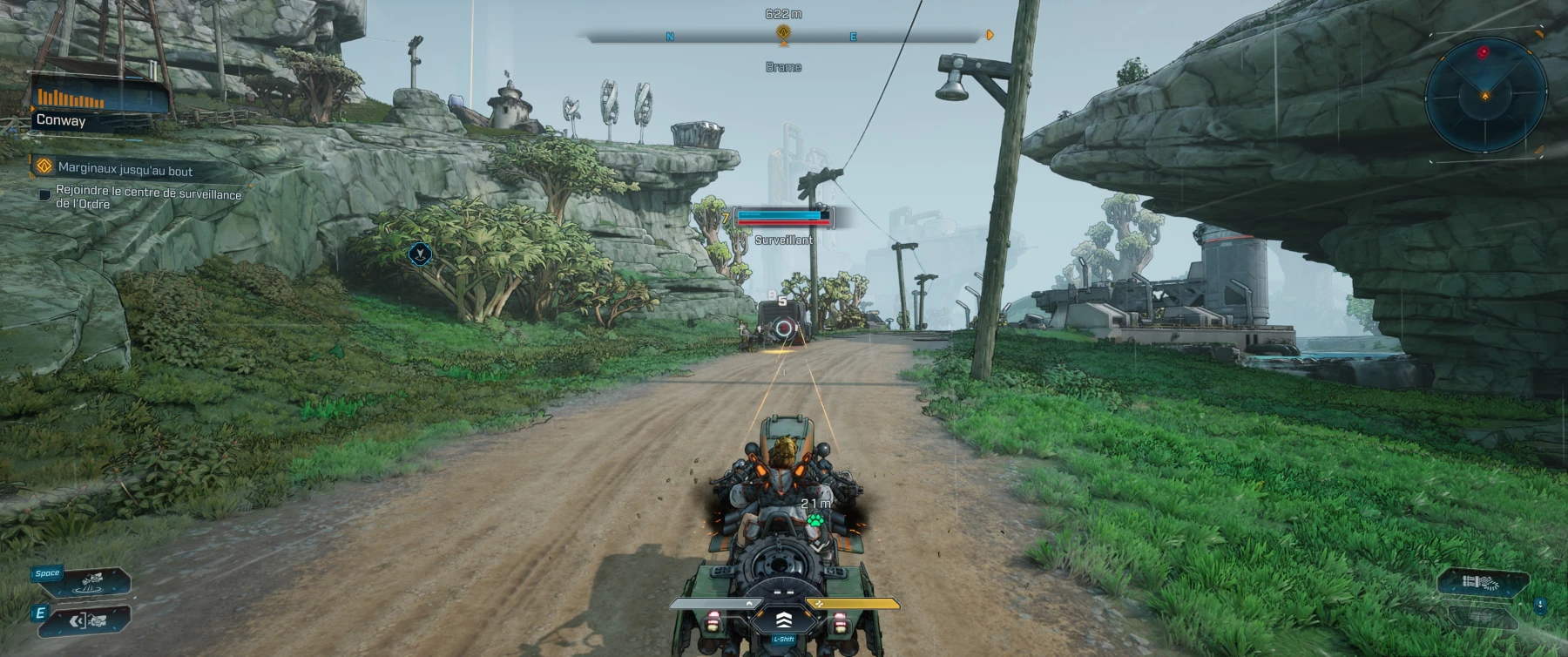
Task: Expand the Conway player info panel
Action: [61, 121]
